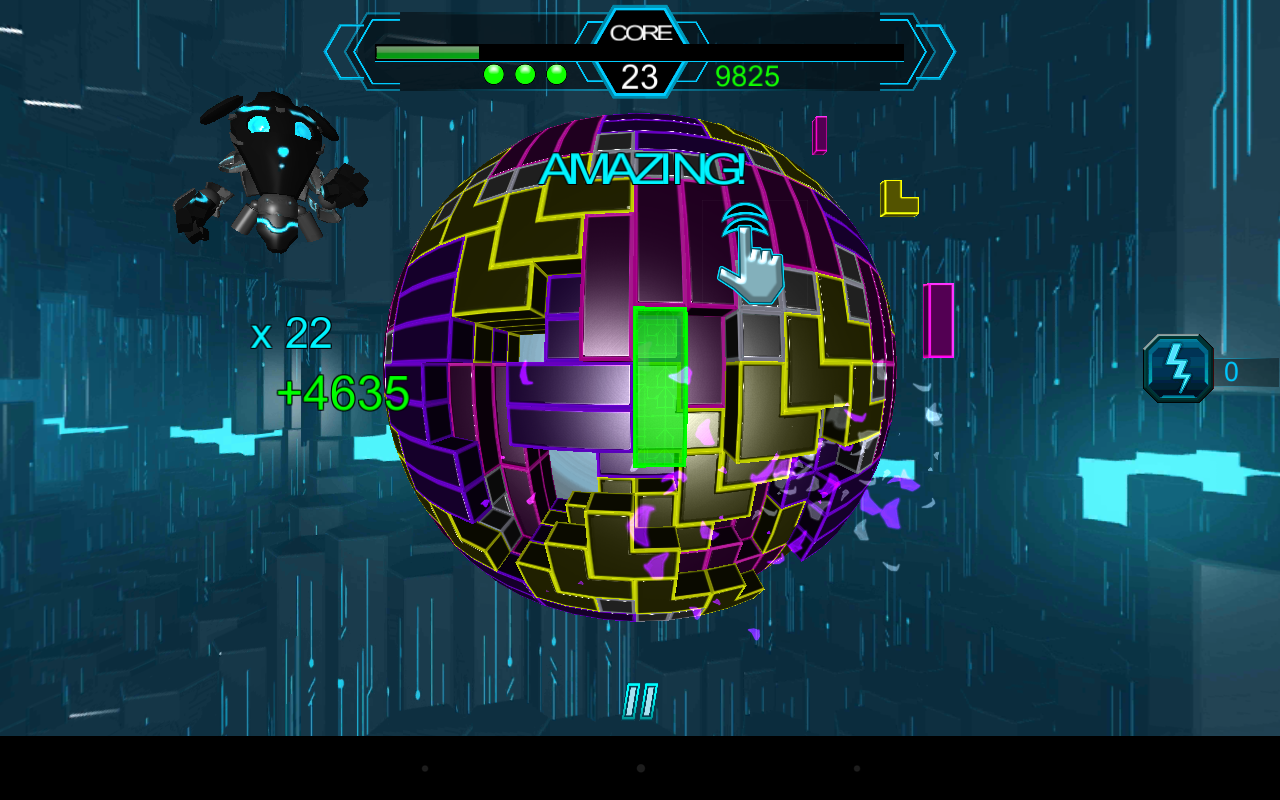Tap the middle green indicator dot
This screenshot has width=1280, height=800.
[x=524, y=72]
